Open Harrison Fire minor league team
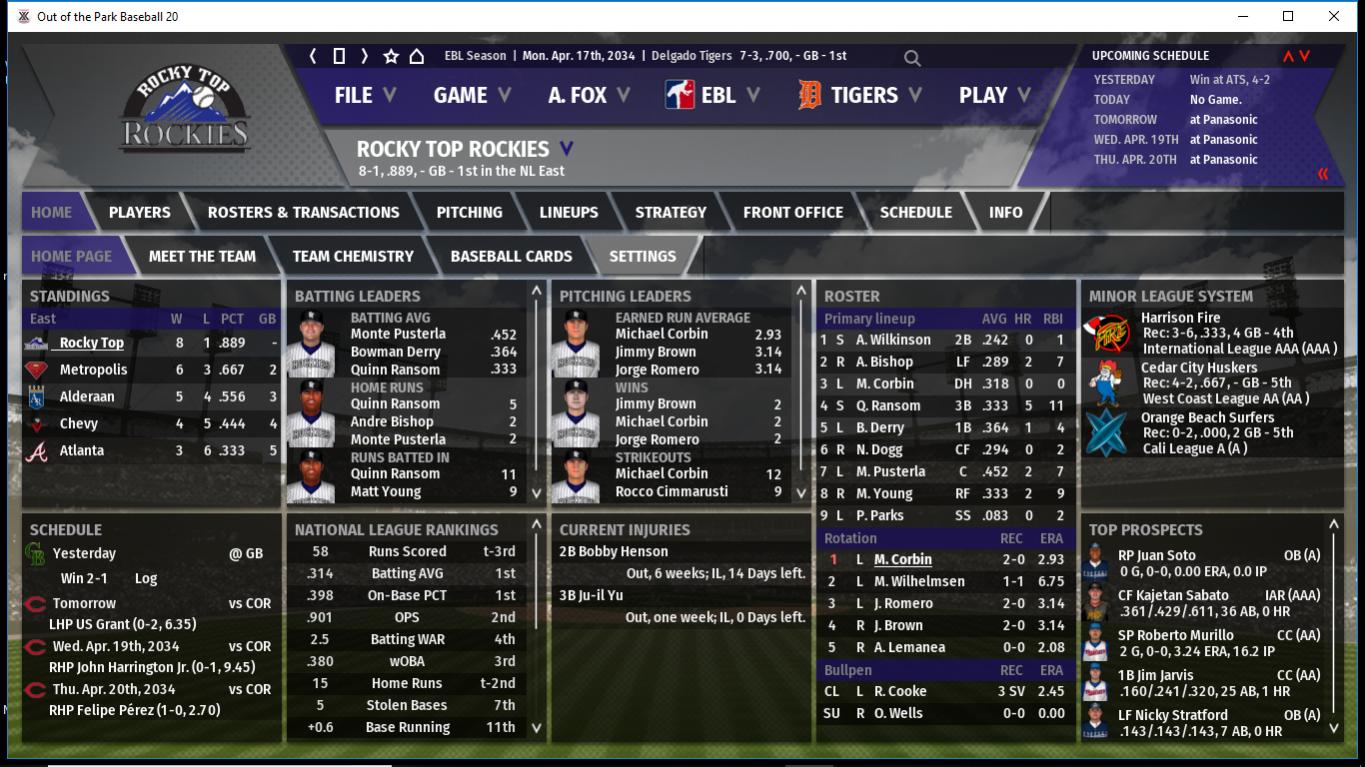This screenshot has height=767, width=1365. pyautogui.click(x=1180, y=318)
